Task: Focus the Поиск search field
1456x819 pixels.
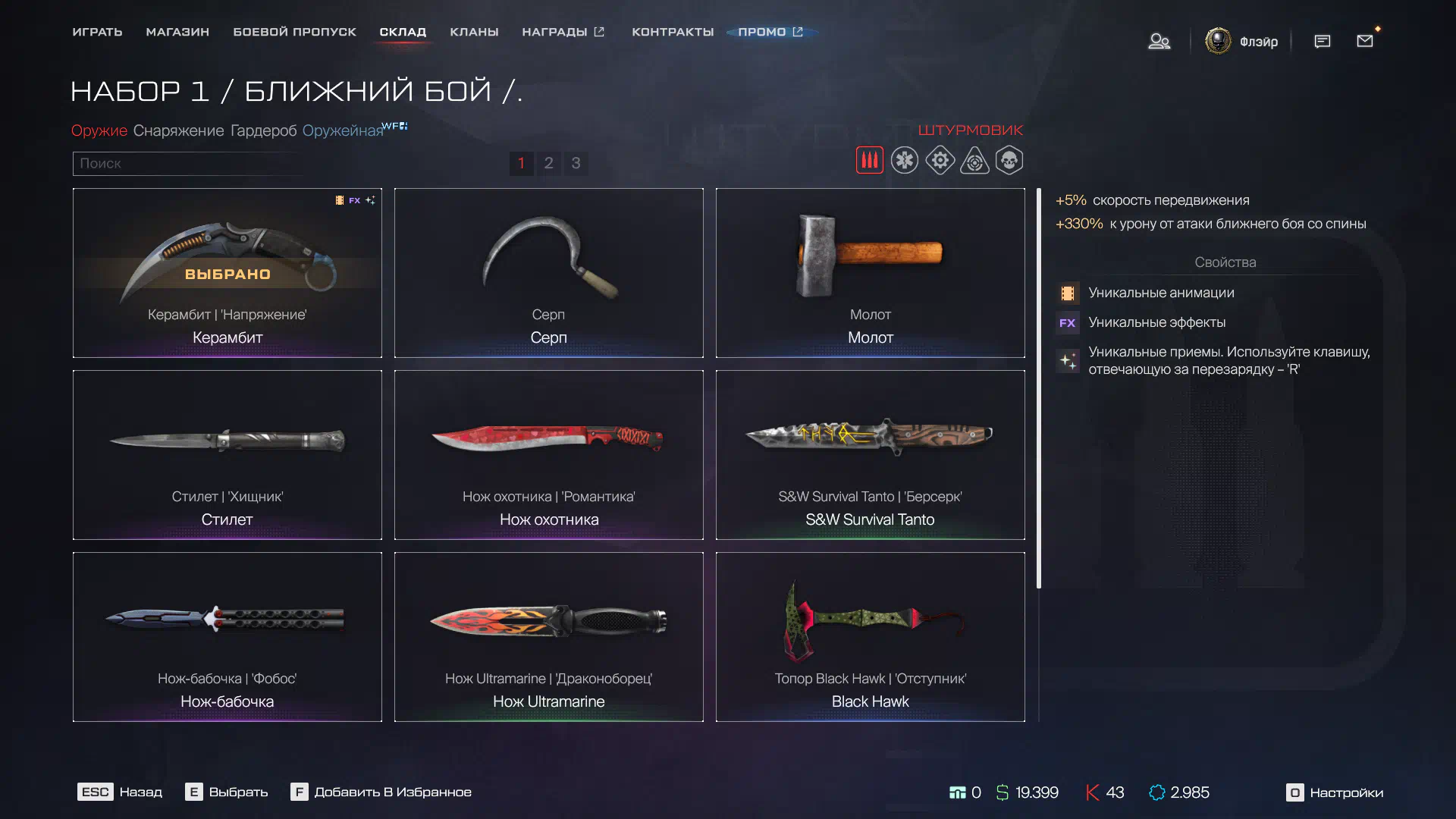Action: tap(186, 163)
